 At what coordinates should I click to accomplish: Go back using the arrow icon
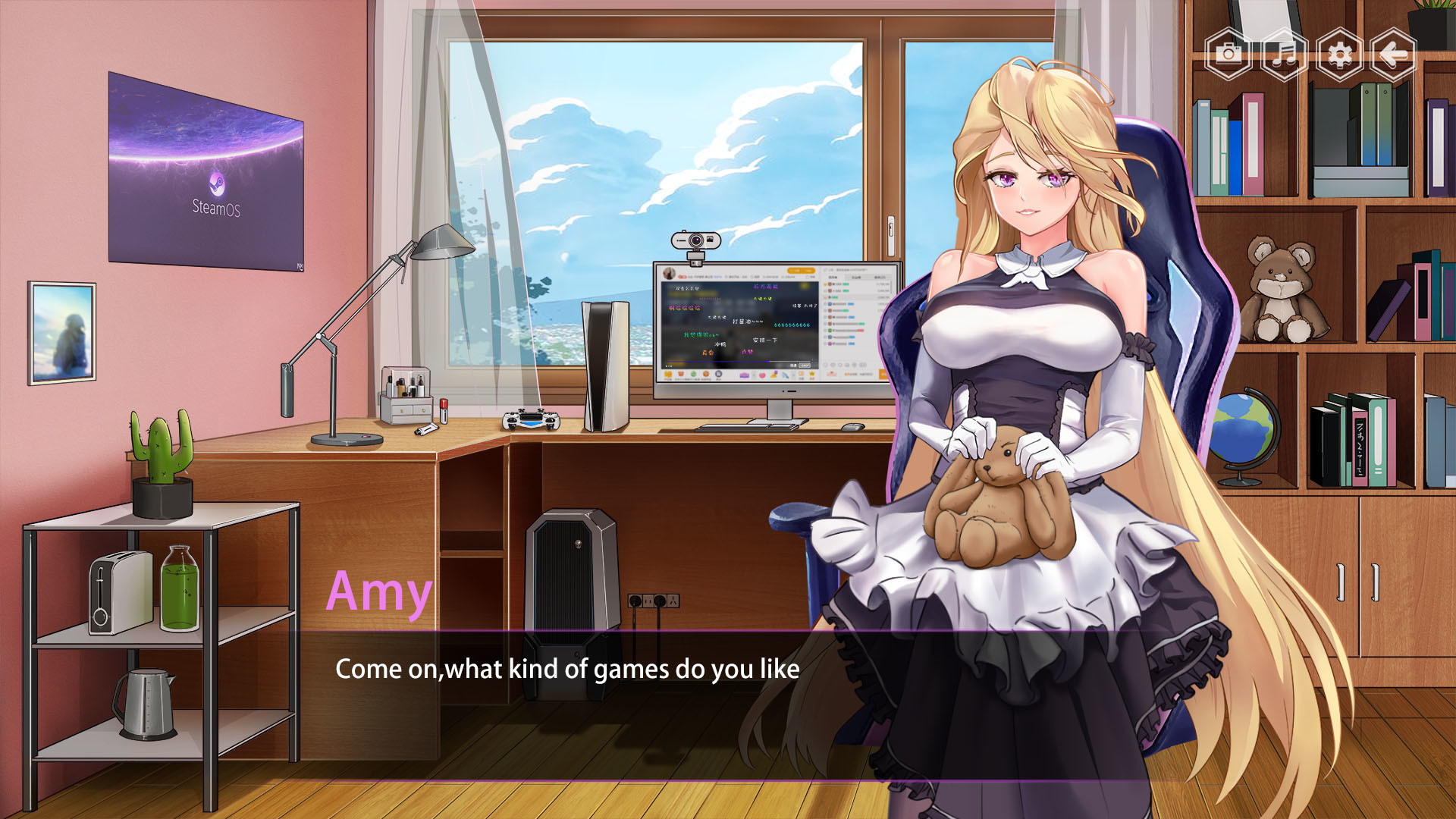pos(1395,53)
